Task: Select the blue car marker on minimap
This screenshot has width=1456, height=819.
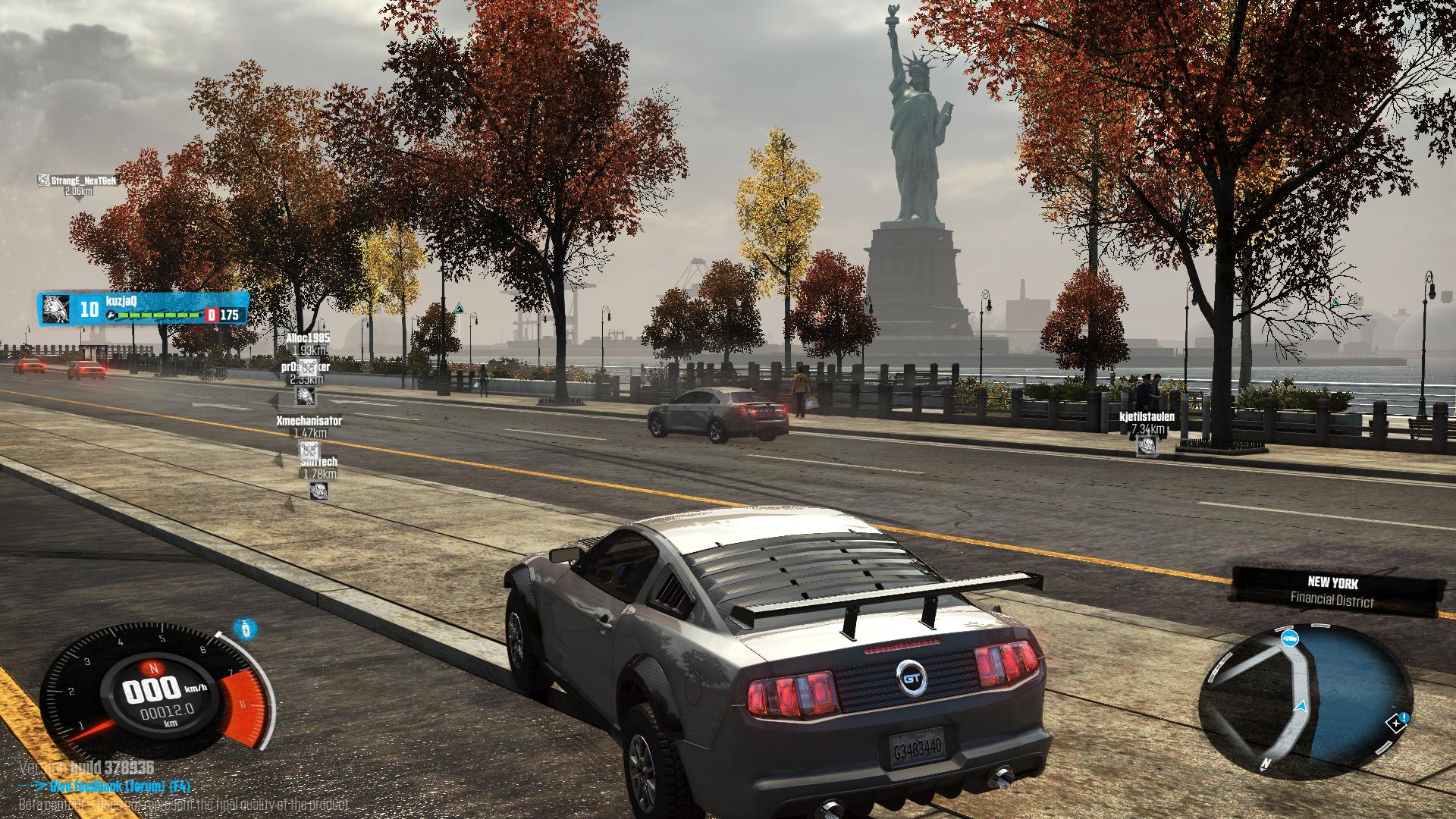Action: click(x=1288, y=639)
